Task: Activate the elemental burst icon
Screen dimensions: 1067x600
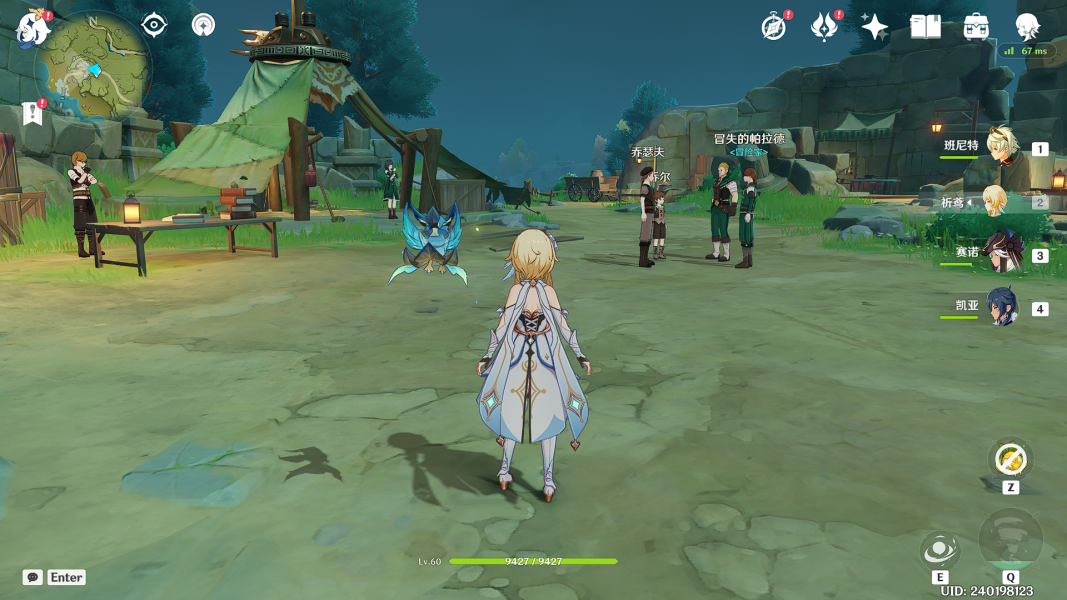Action: pyautogui.click(x=1011, y=540)
